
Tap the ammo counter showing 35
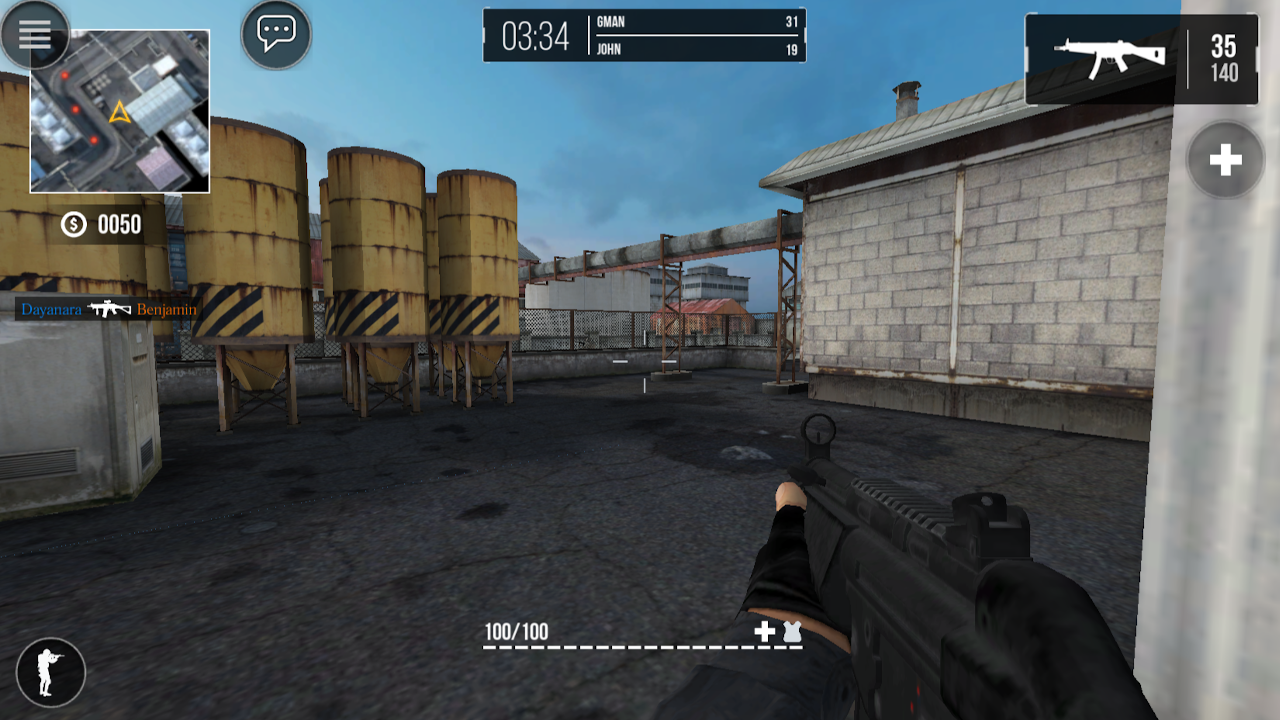point(1225,48)
